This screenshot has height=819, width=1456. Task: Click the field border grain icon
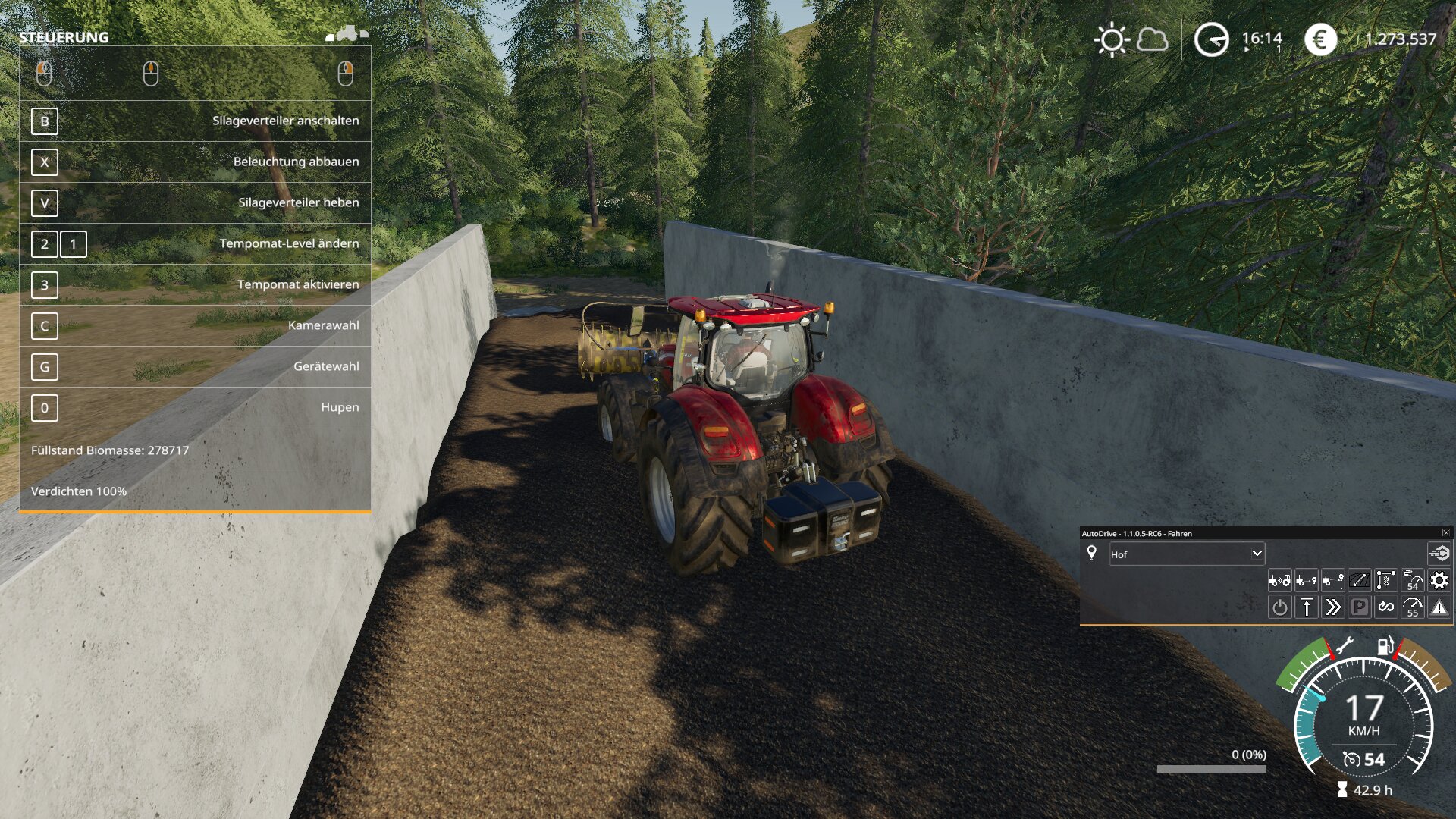(1385, 581)
